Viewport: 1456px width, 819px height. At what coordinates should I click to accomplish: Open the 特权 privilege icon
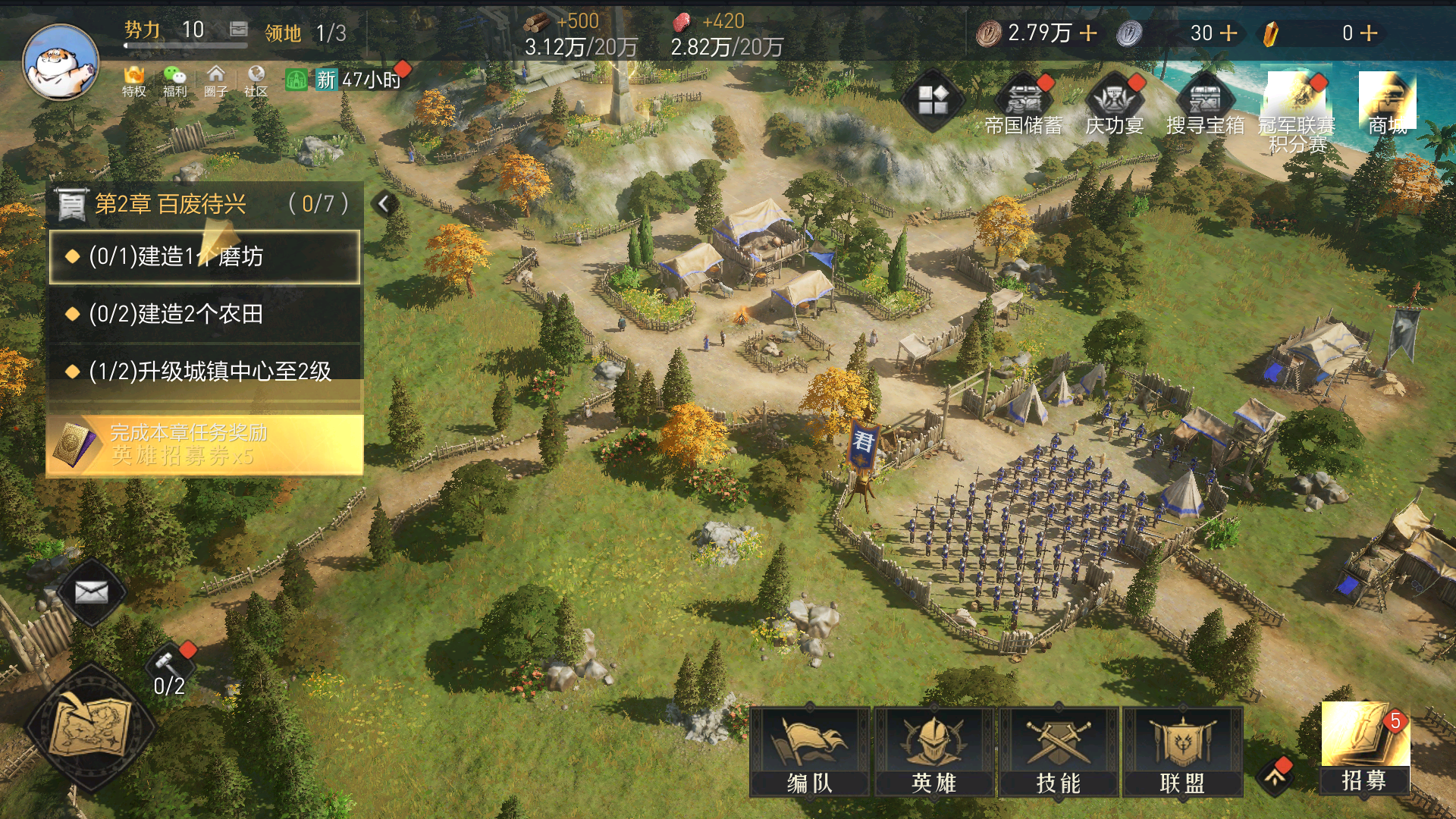(134, 80)
